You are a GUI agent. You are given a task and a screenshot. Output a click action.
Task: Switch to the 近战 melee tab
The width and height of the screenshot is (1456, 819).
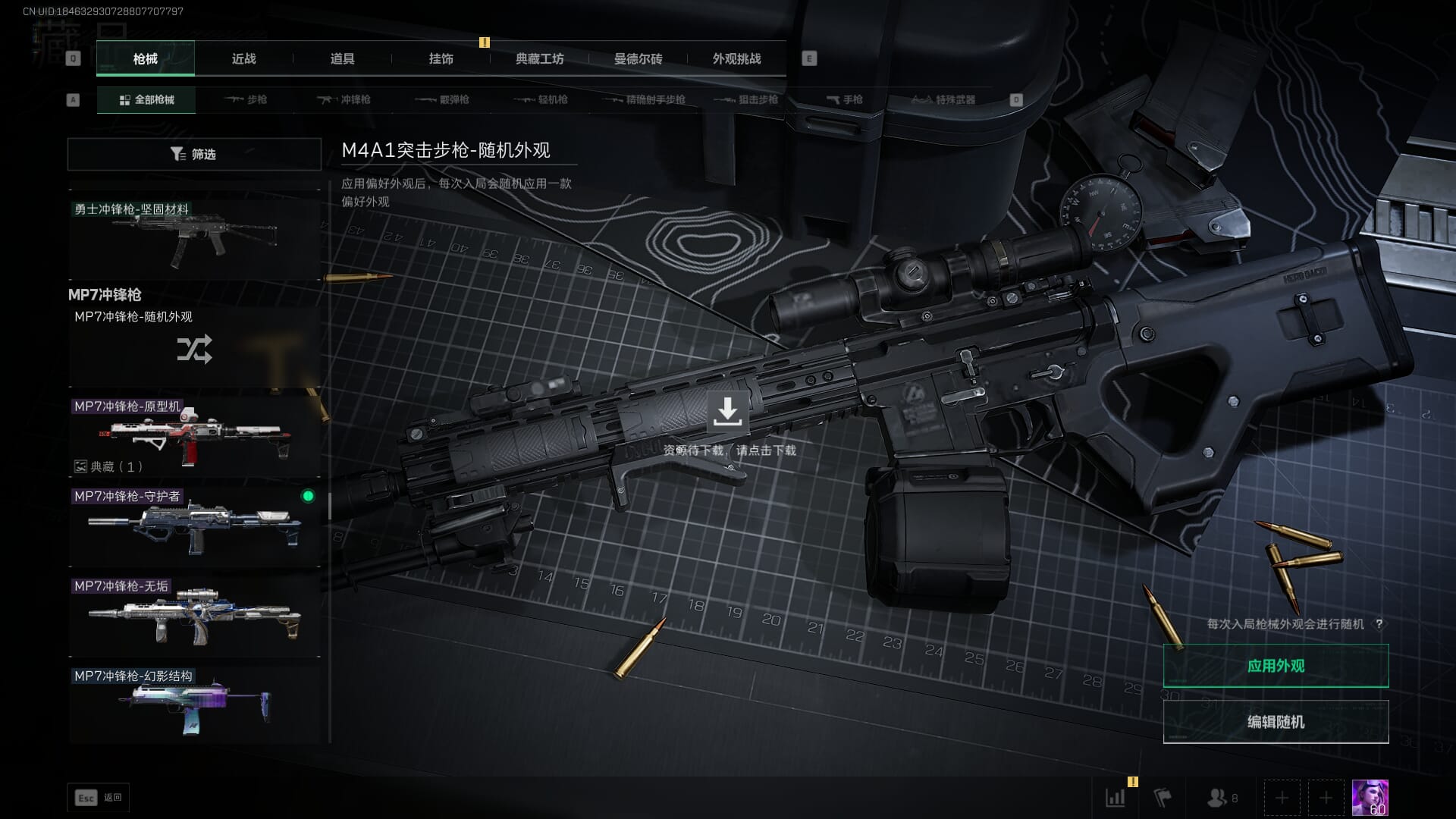(x=243, y=58)
